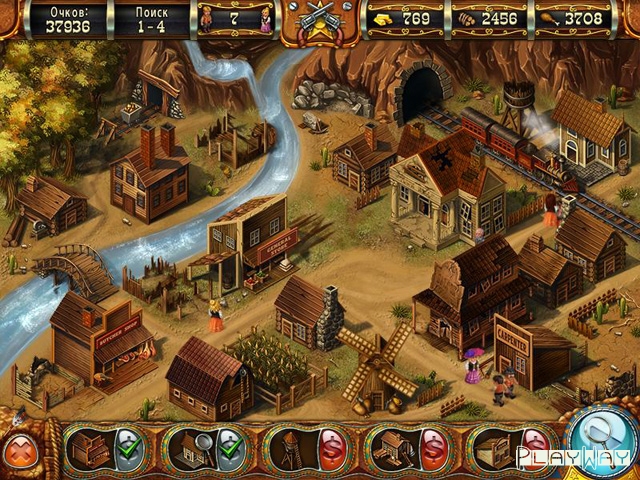Open the crossed revolvers sheriff badge menu
The width and height of the screenshot is (640, 480).
[x=320, y=22]
